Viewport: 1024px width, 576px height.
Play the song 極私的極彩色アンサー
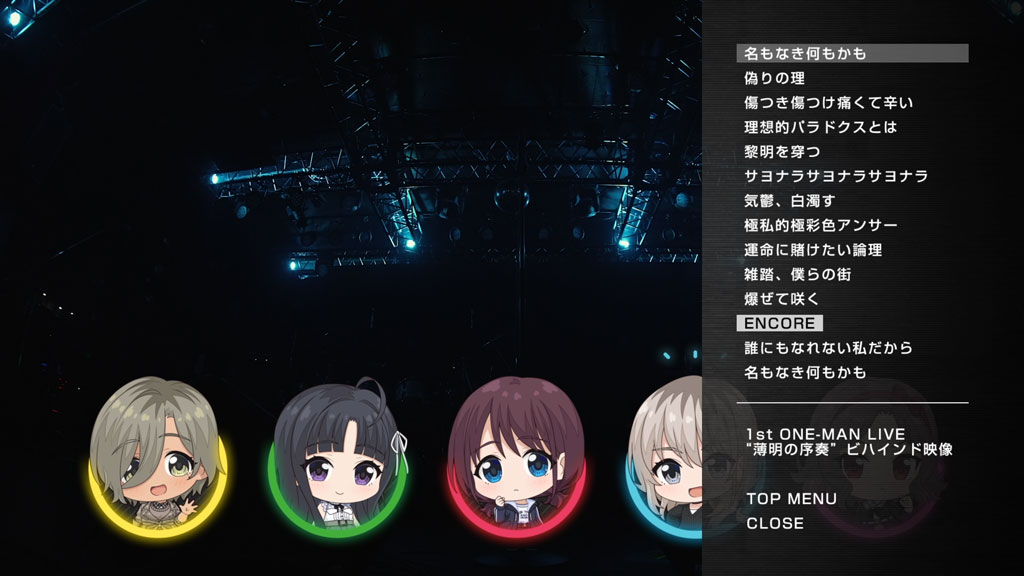coord(820,225)
